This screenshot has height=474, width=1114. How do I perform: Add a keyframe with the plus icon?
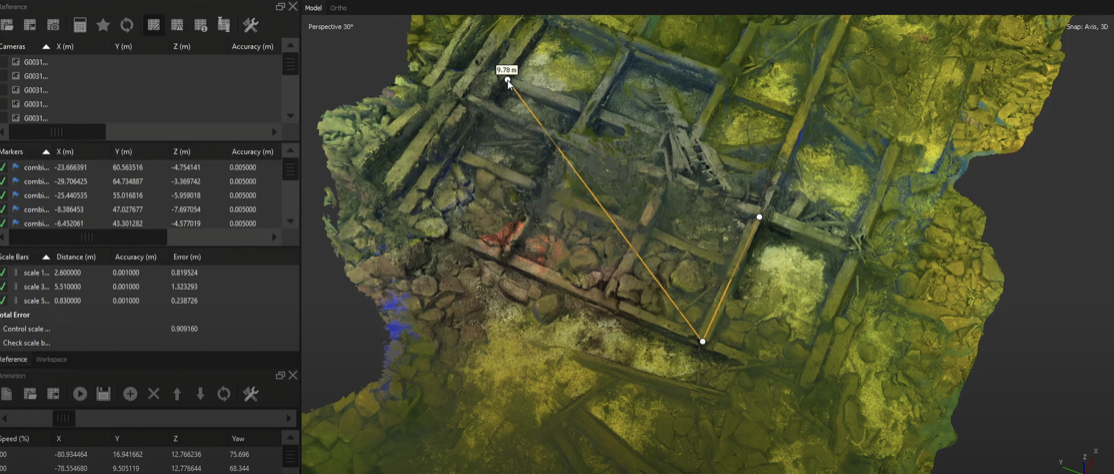point(130,394)
